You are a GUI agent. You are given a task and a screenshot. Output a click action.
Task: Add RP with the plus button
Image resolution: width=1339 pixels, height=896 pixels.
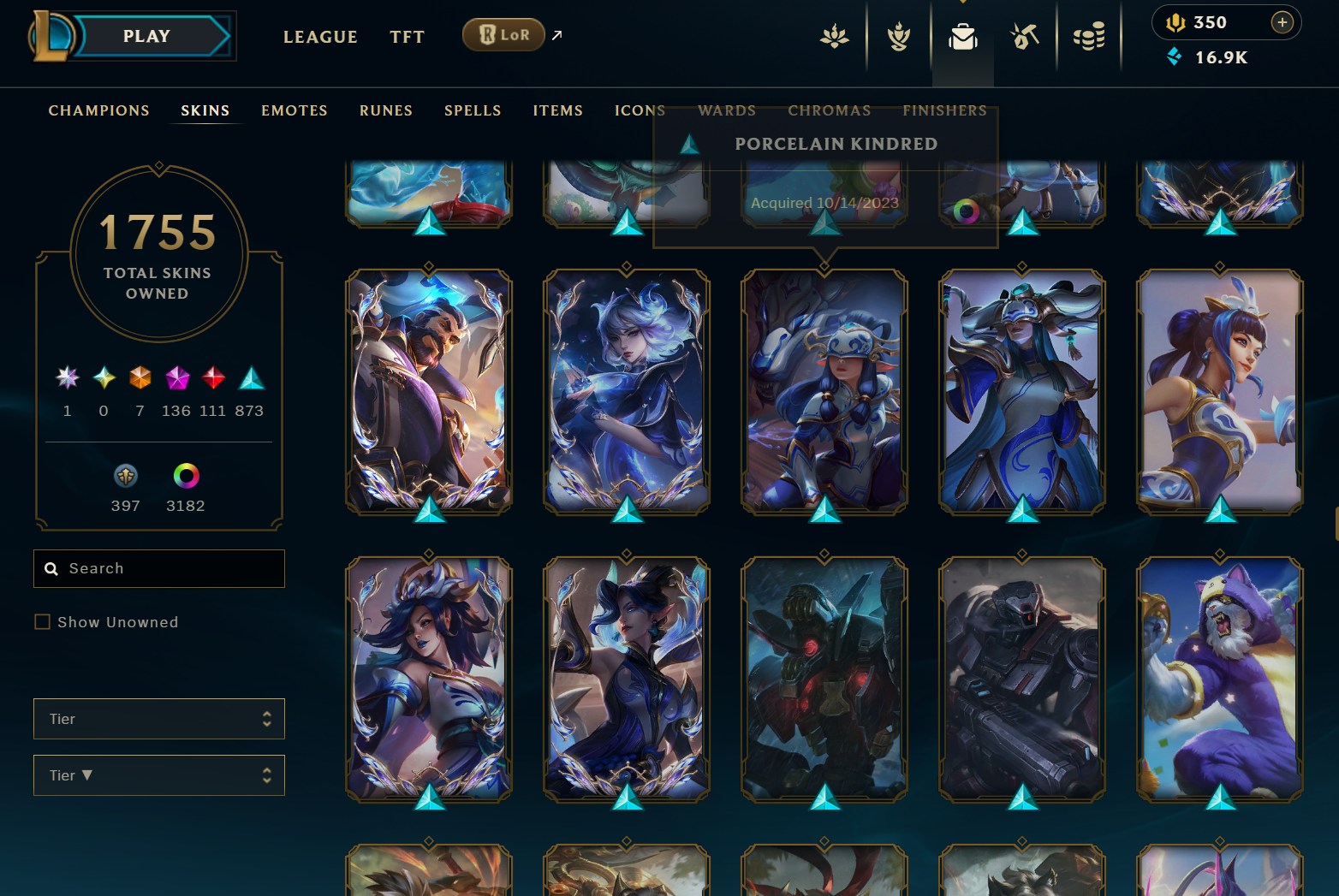(x=1282, y=22)
